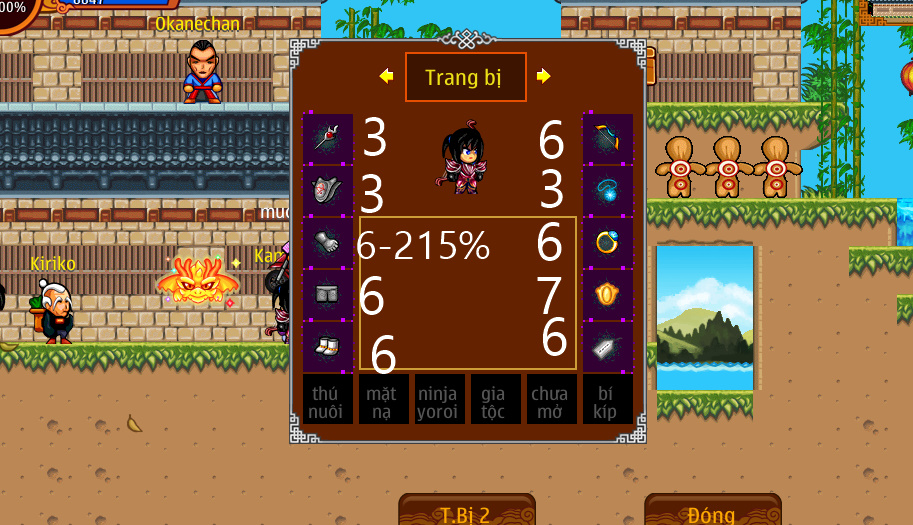Open the thú nuôi pet slot
Screen dimensions: 913x525
[327, 400]
